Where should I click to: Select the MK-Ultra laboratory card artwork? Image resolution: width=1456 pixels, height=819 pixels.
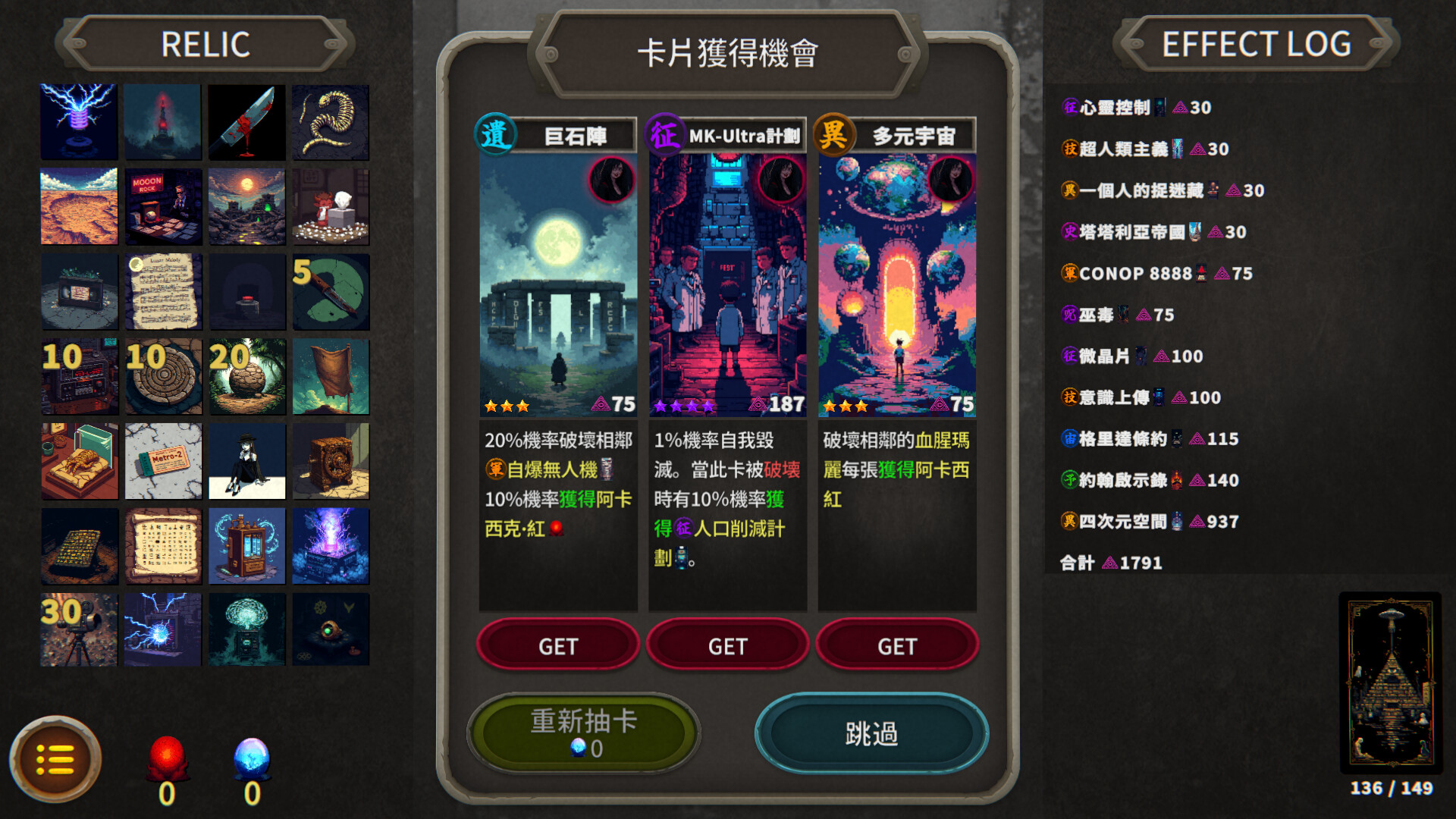coord(727,284)
